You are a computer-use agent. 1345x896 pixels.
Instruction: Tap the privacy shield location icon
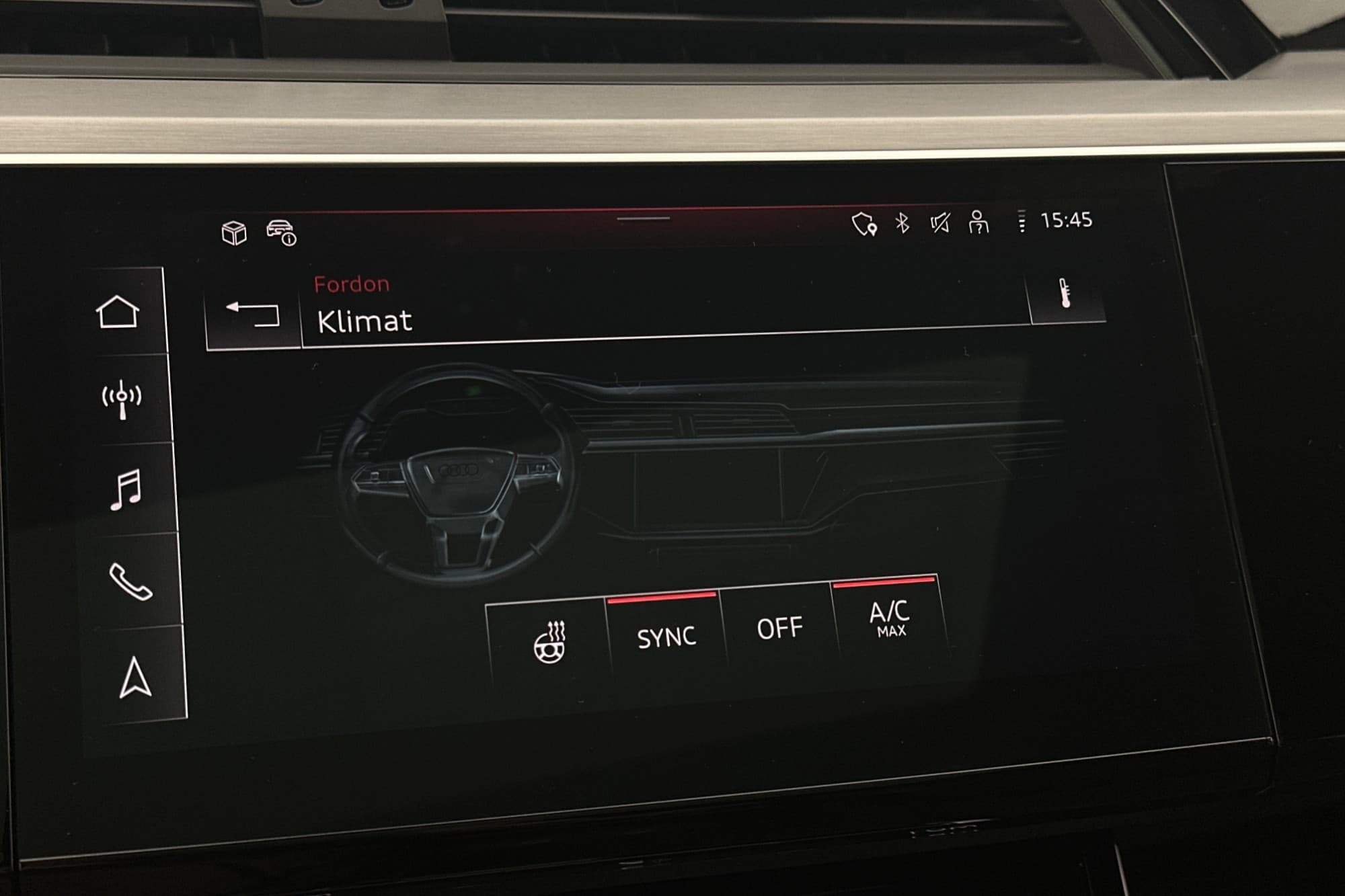(x=864, y=224)
